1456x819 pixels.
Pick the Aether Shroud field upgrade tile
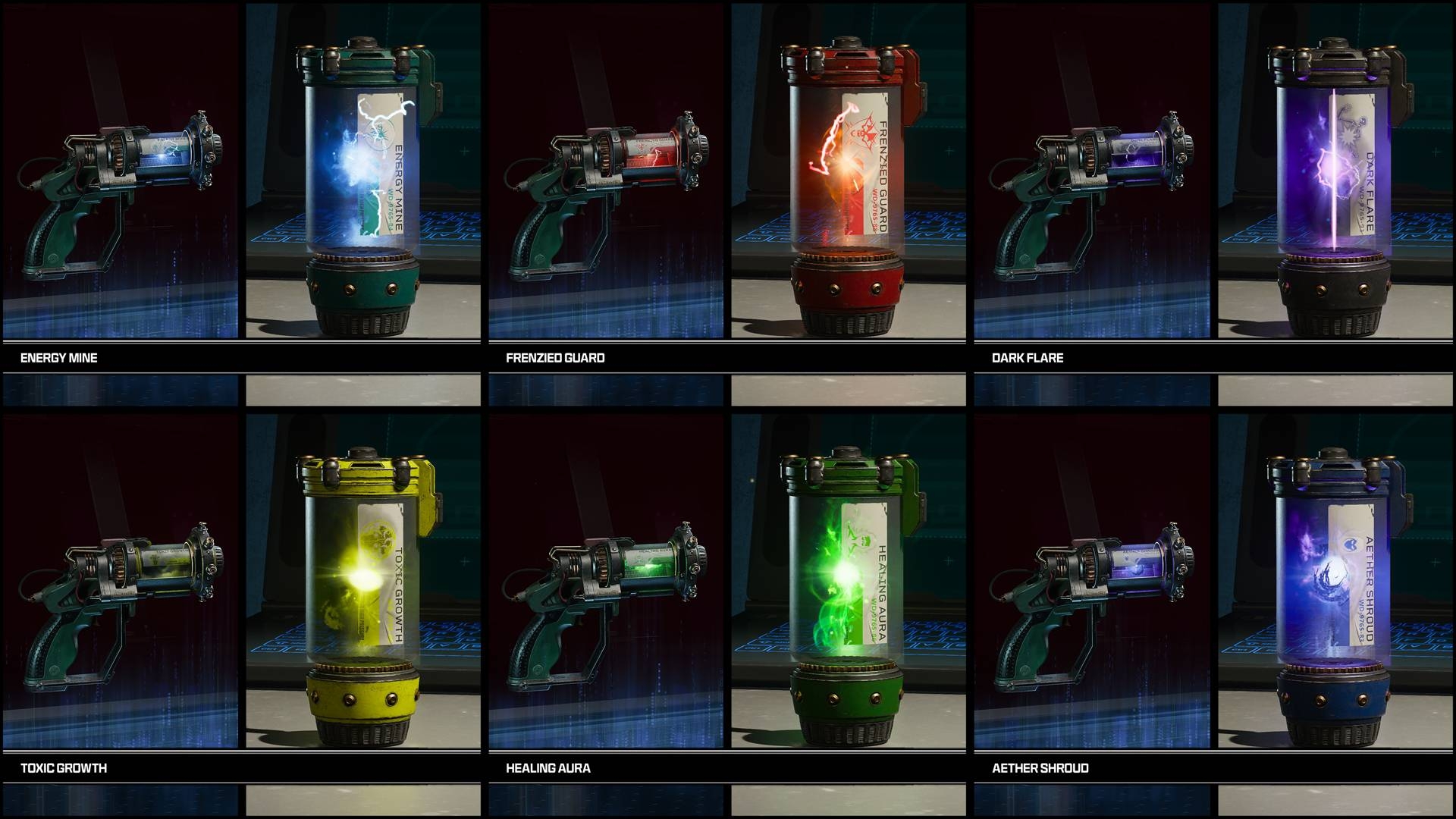1212,599
